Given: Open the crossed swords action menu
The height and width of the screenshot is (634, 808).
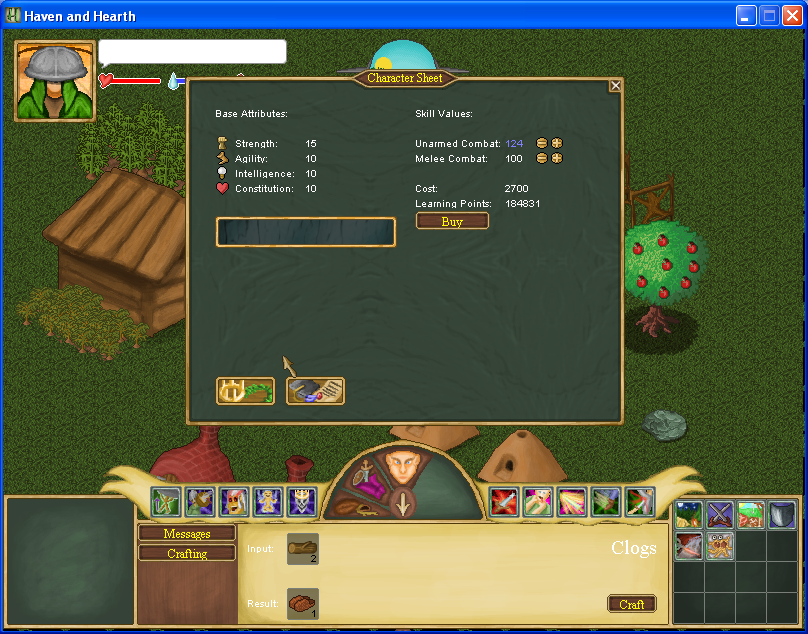Looking at the screenshot, I should point(720,515).
